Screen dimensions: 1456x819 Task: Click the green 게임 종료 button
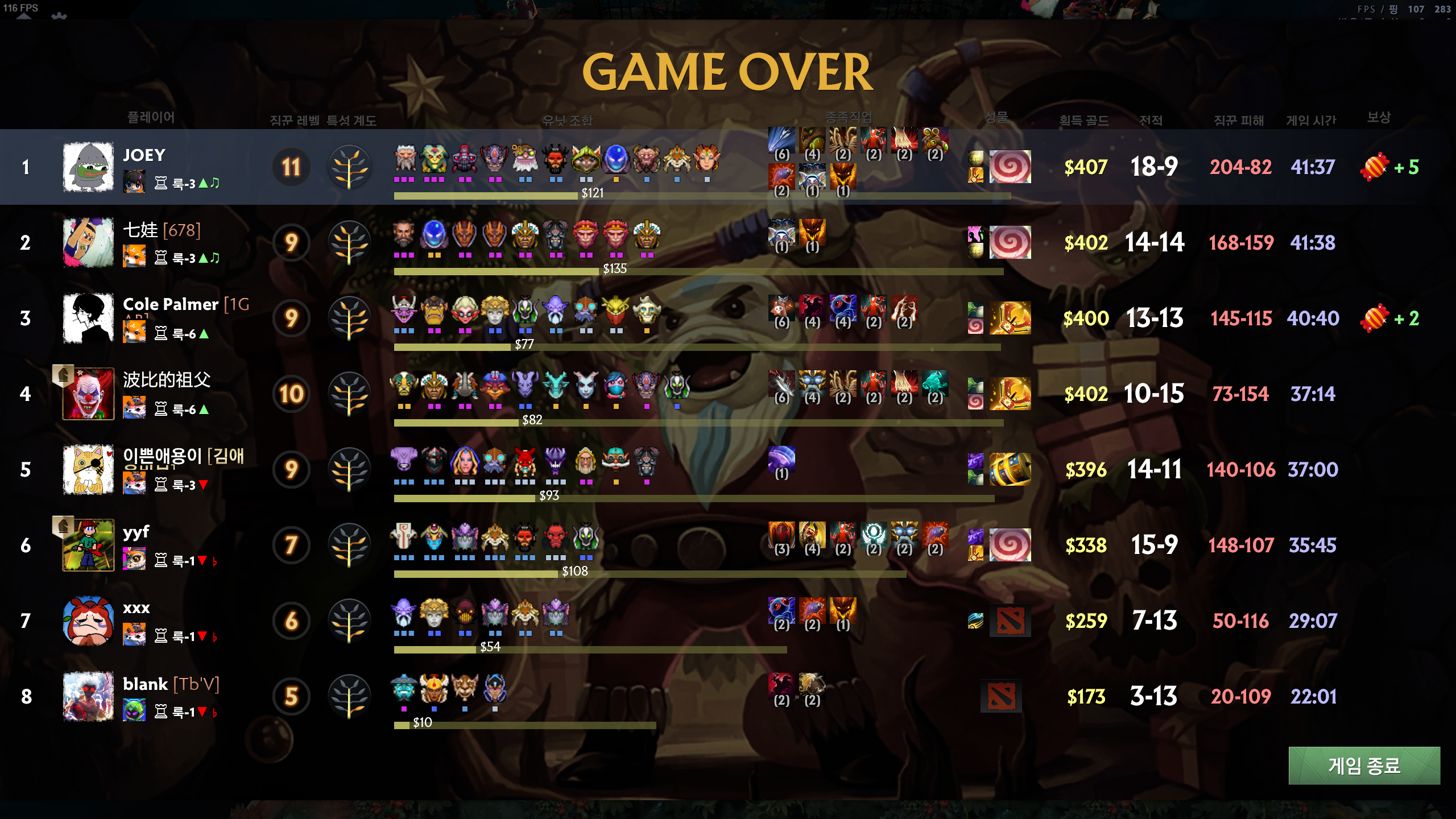1364,766
